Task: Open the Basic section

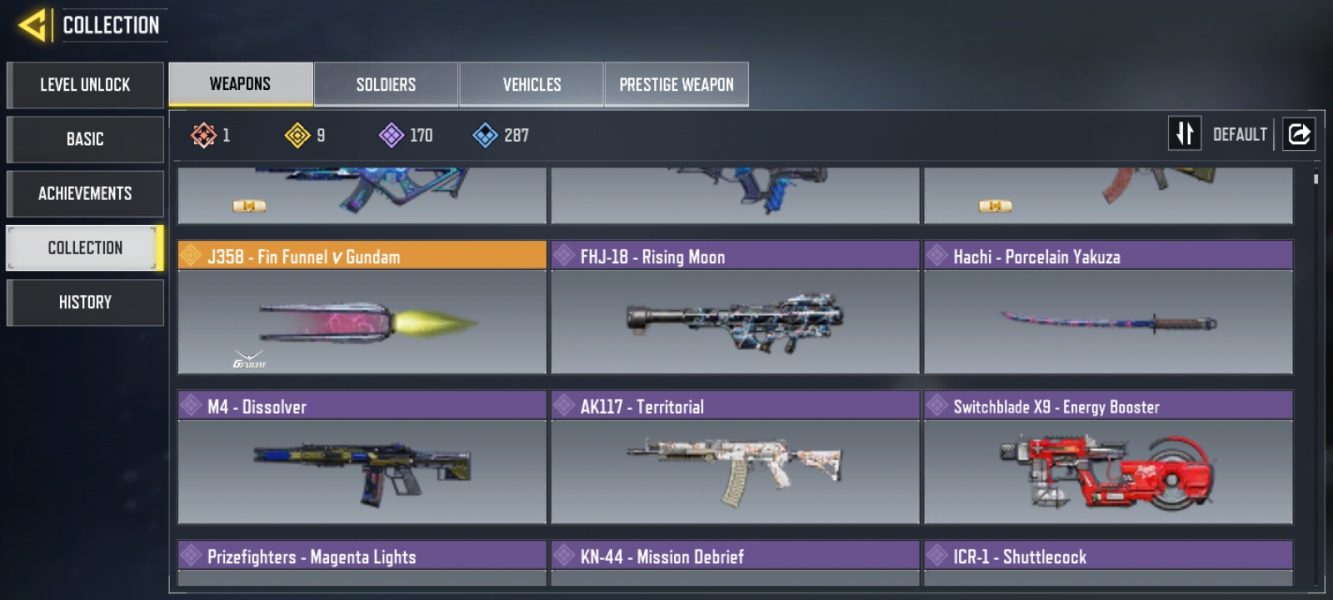Action: [85, 139]
